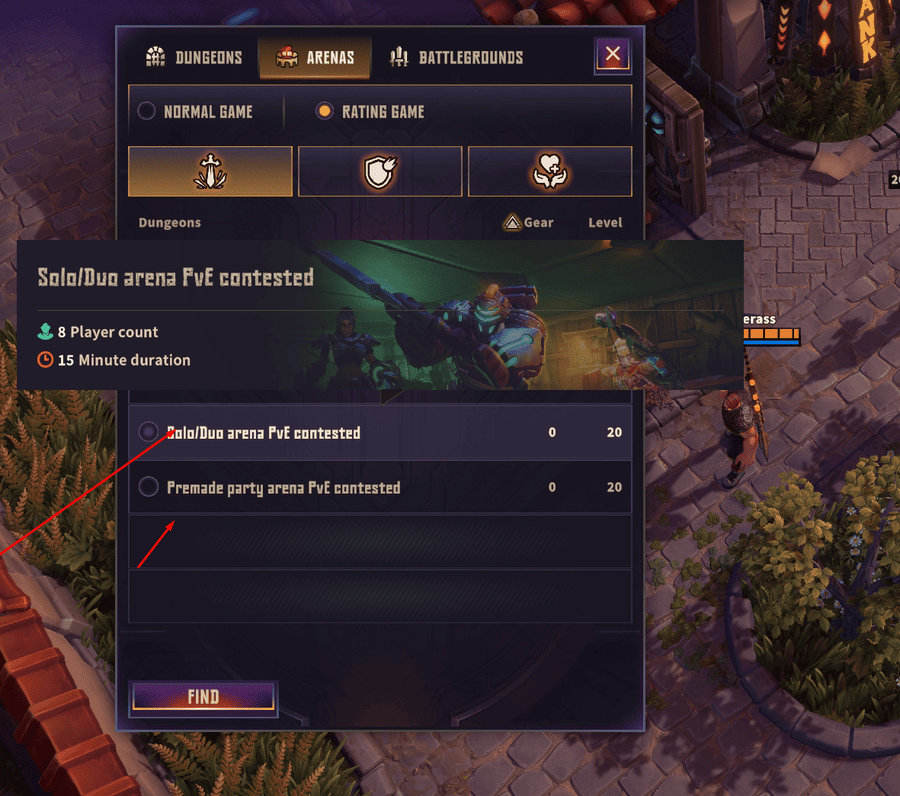Choose the heart healer role button
This screenshot has width=900, height=796.
[x=550, y=171]
